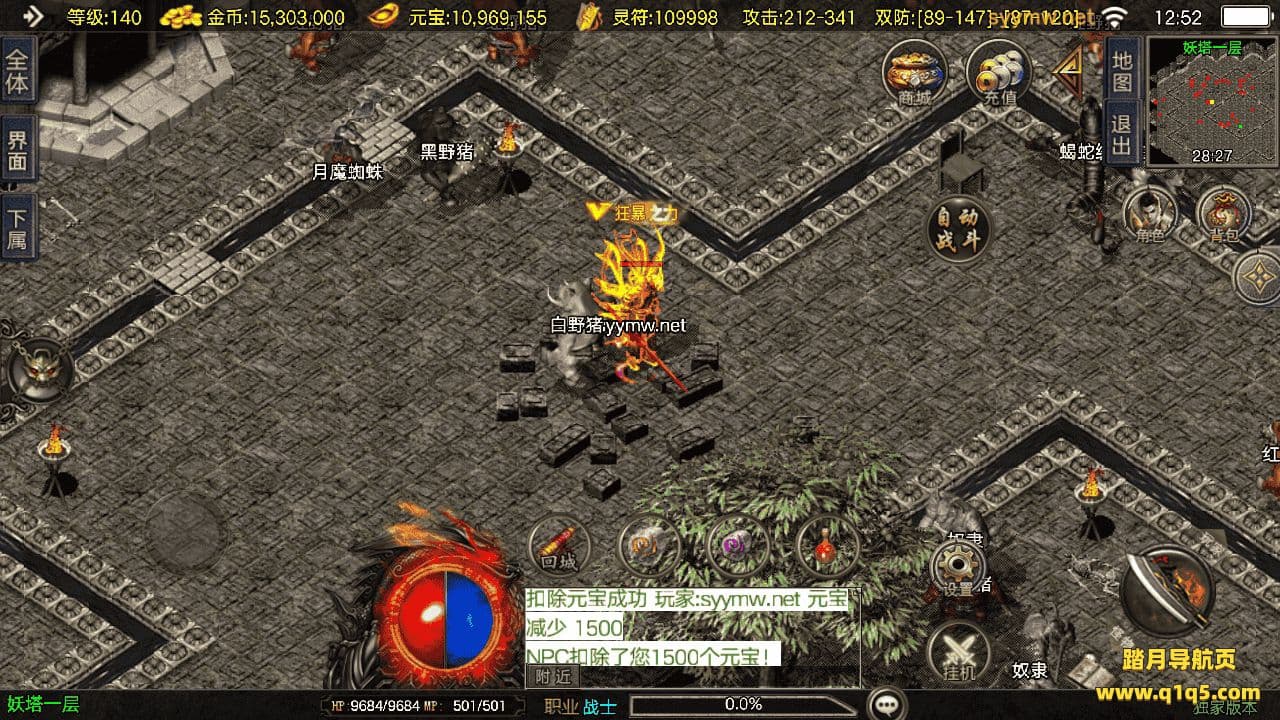Screen dimensions: 1280x720
Task: Open the chat speech-bubble button
Action: coord(886,704)
